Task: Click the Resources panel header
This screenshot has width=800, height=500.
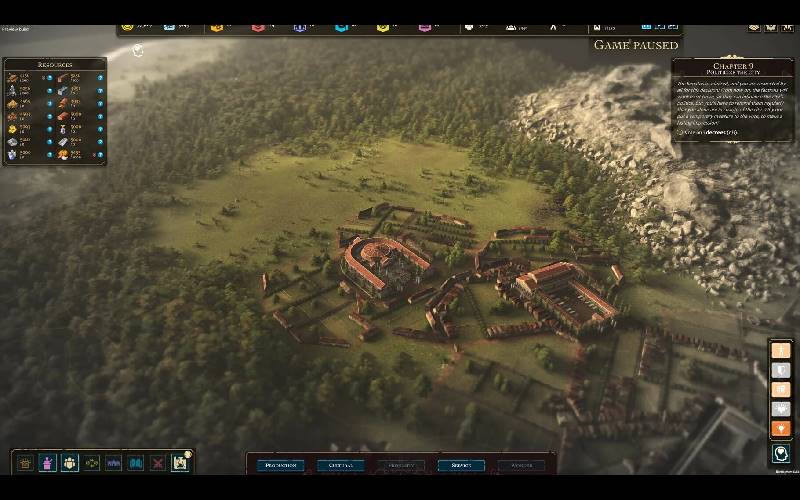Action: 55,65
